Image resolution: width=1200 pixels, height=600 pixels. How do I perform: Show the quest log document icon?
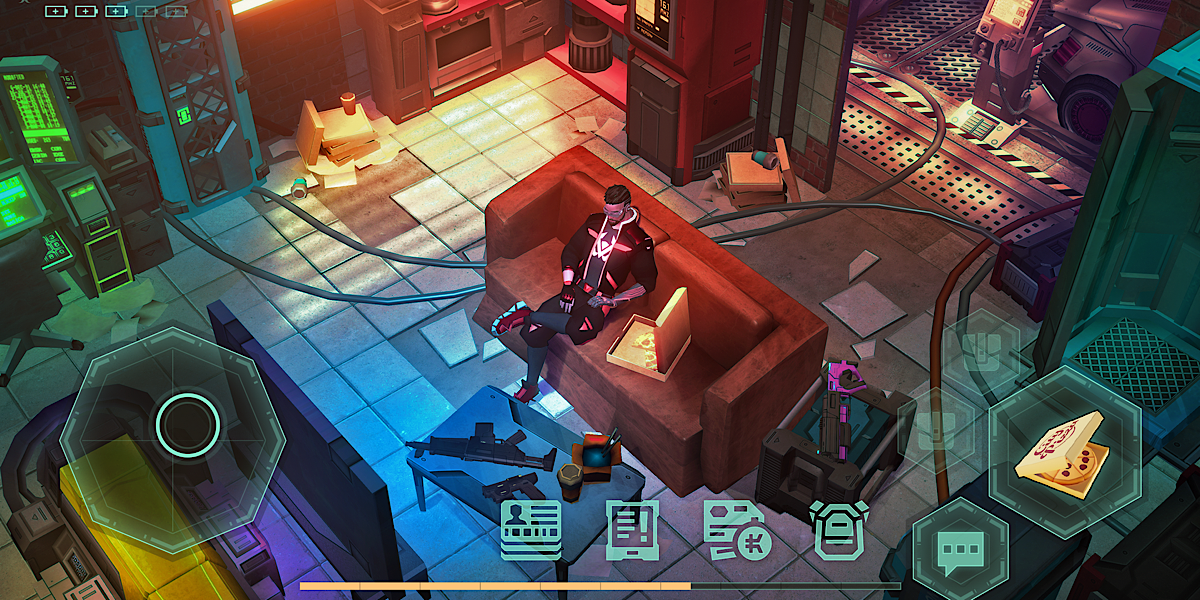633,529
